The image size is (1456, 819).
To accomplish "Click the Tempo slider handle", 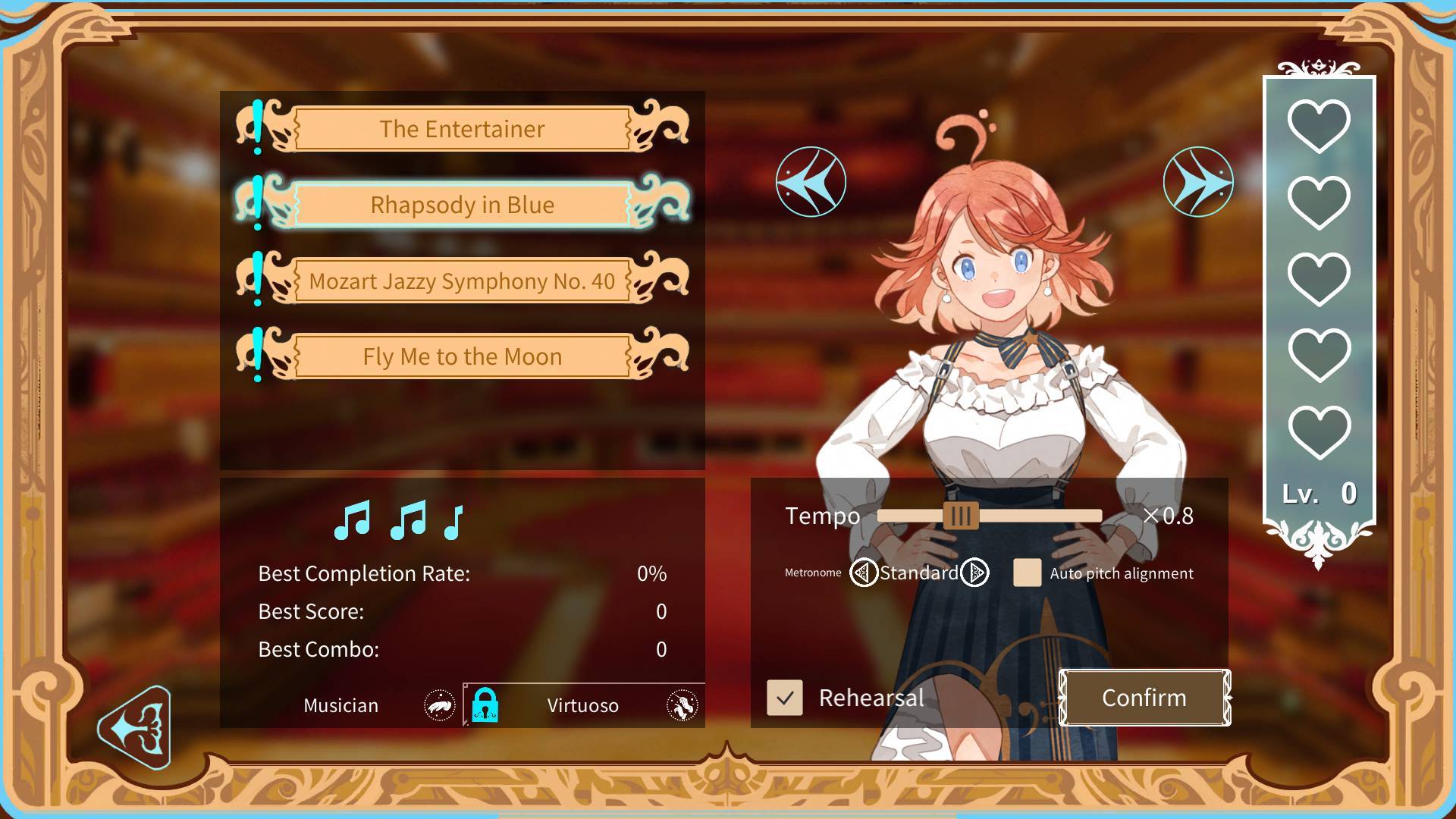I will pyautogui.click(x=962, y=516).
